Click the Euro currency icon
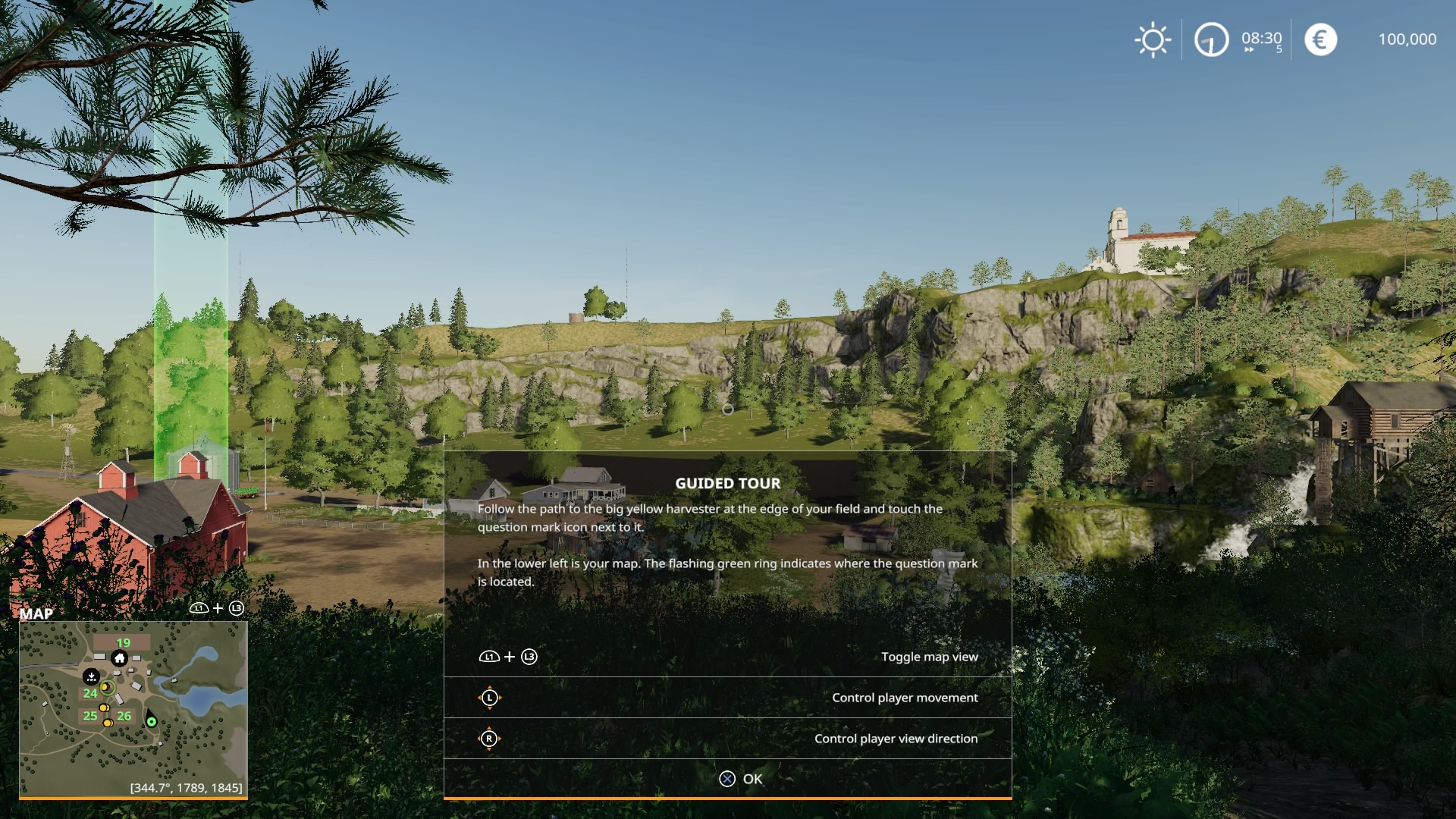Viewport: 1456px width, 819px height. 1320,39
